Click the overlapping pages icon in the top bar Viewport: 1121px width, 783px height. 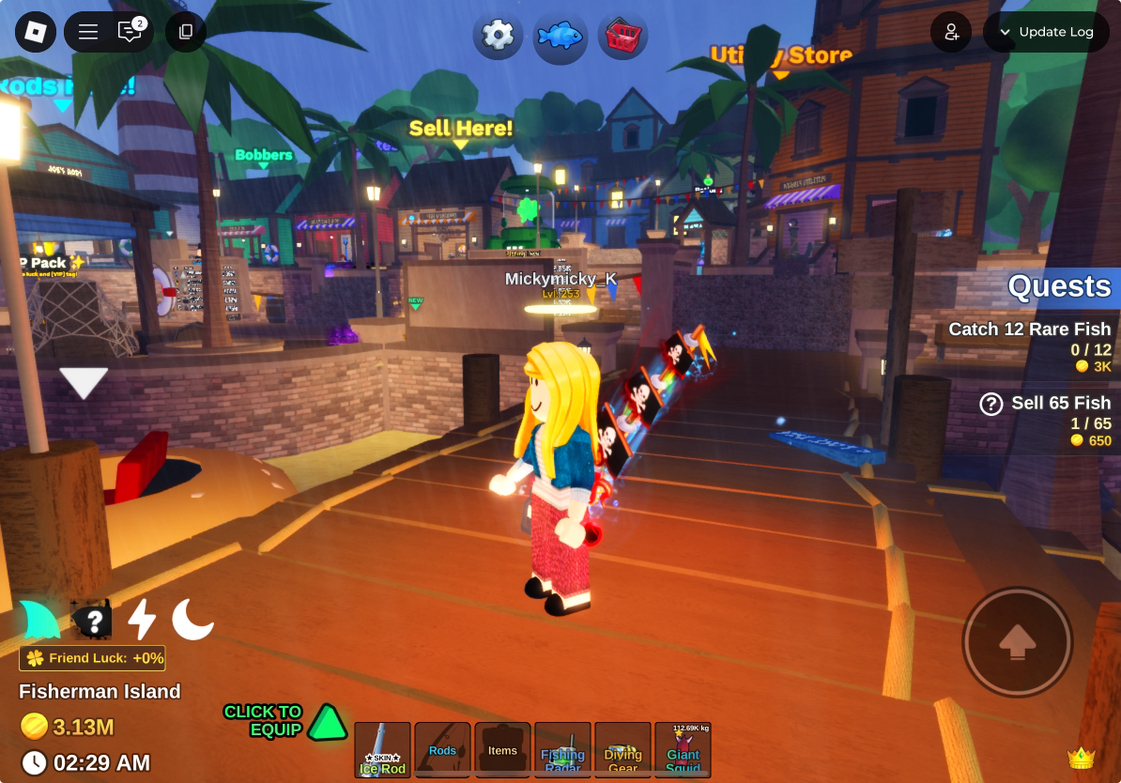tap(186, 32)
